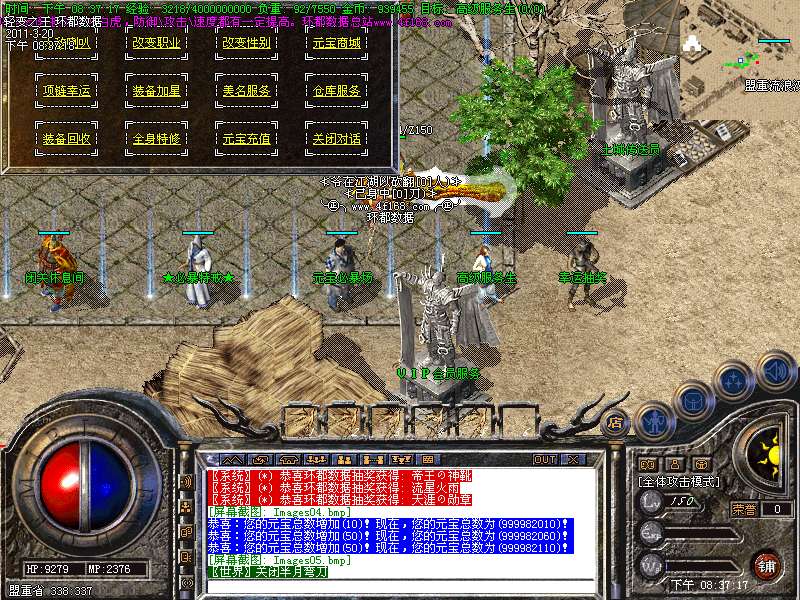Click the X button above the chat box
Image resolution: width=800 pixels, height=600 pixels.
[573, 459]
